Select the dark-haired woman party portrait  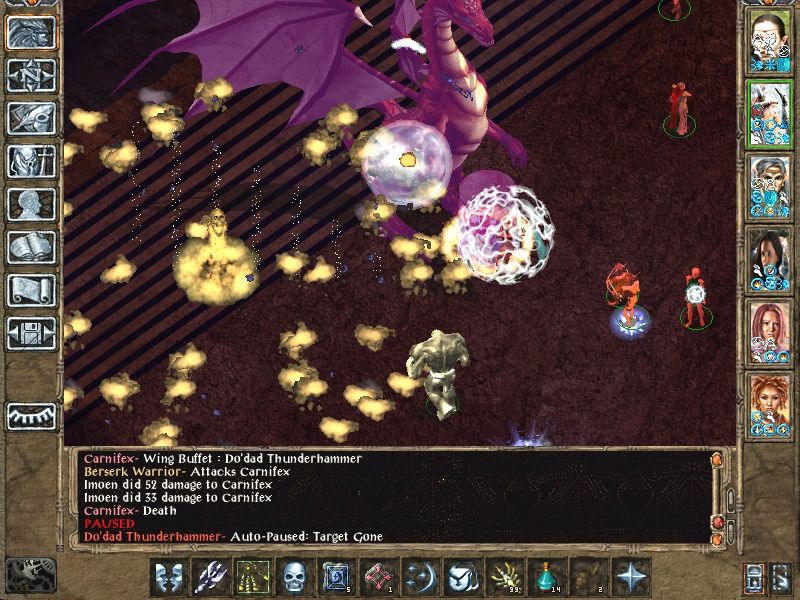[x=770, y=254]
